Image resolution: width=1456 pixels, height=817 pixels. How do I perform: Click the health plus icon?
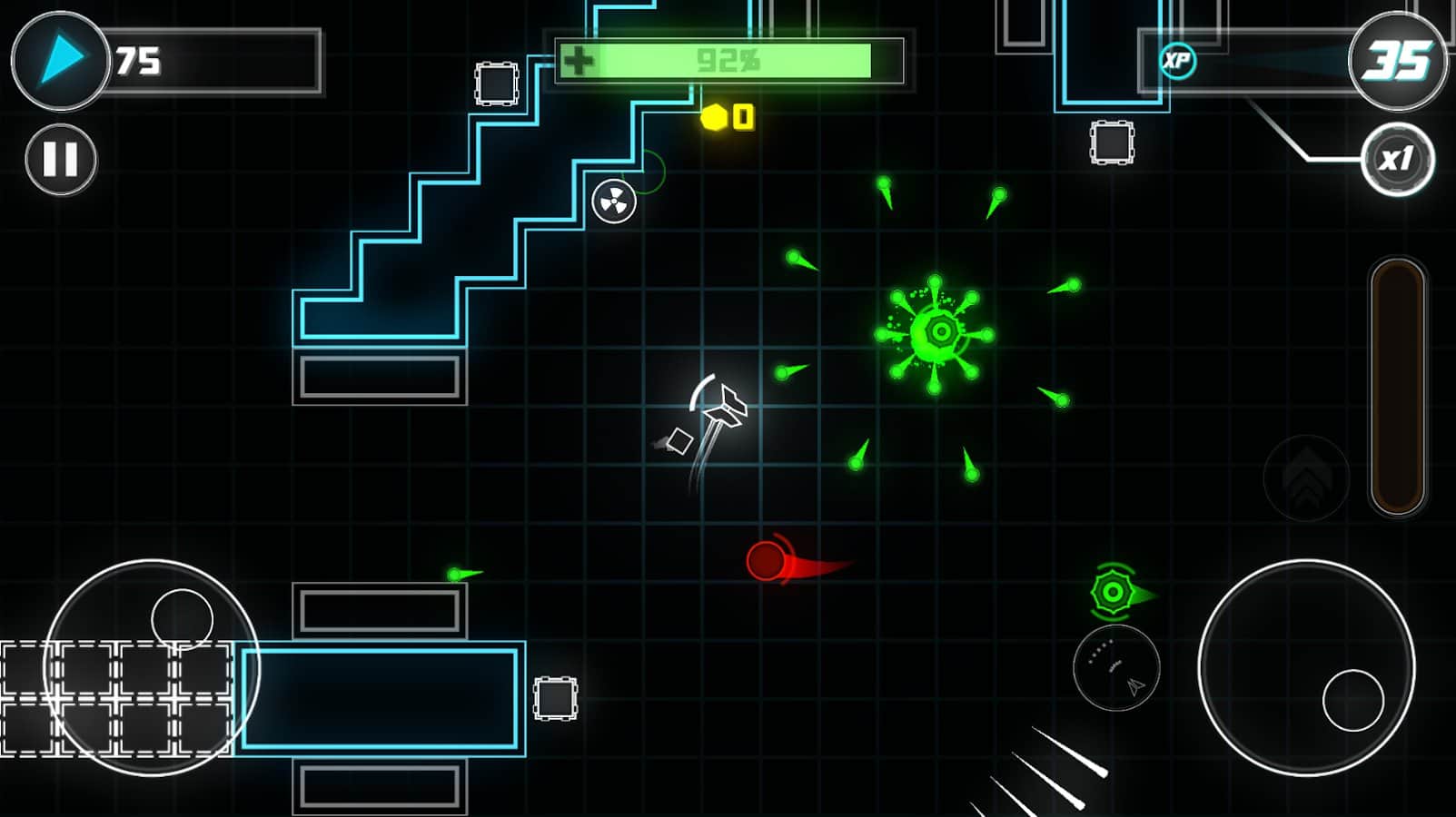click(578, 62)
